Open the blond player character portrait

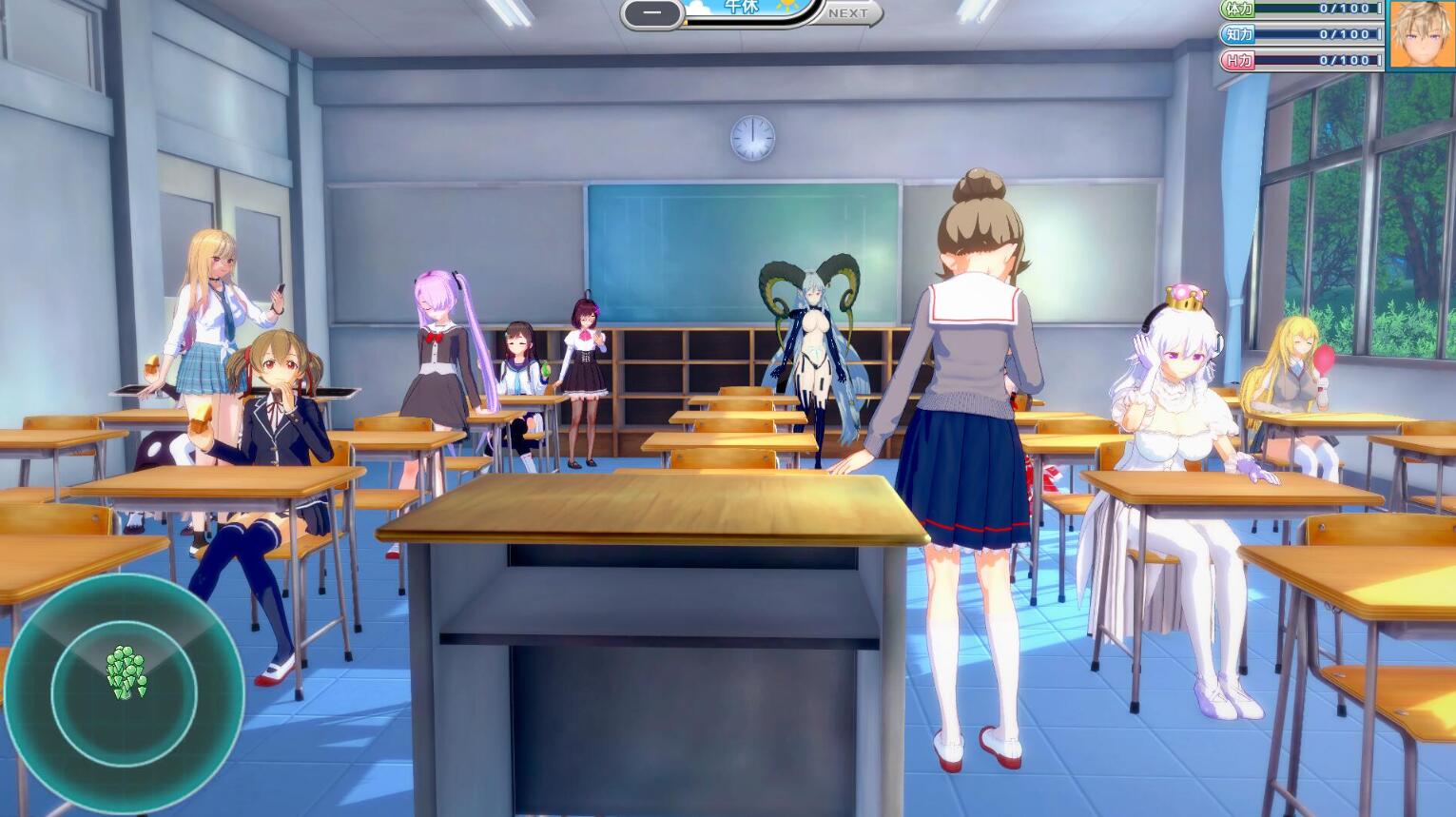(x=1422, y=35)
